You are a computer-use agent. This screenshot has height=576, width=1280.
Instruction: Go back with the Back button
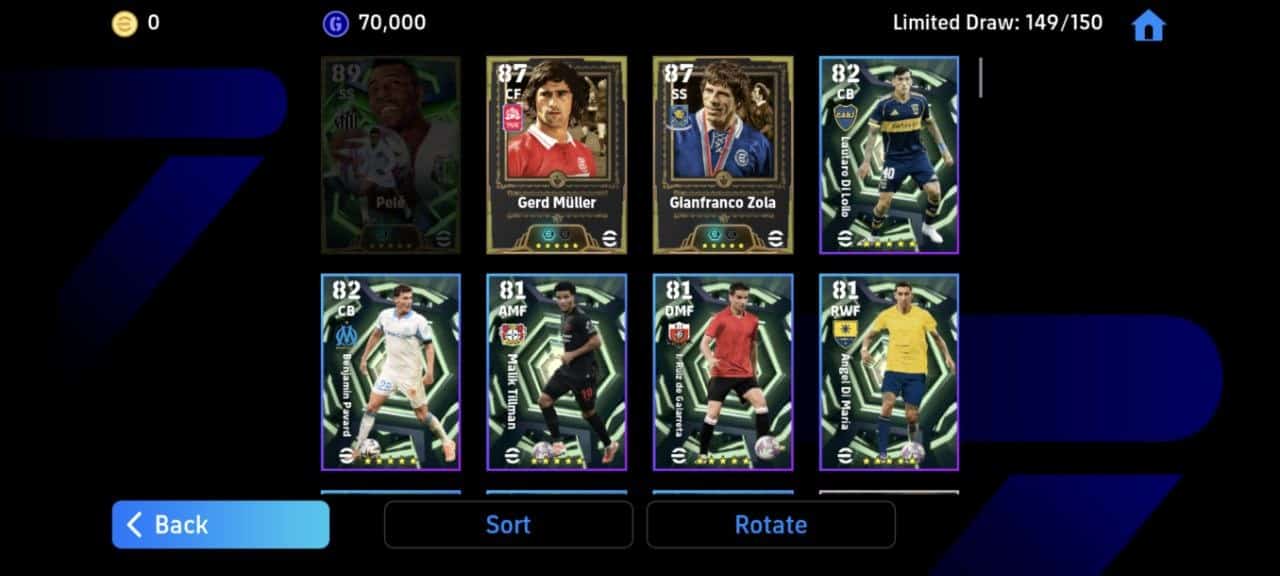tap(220, 524)
